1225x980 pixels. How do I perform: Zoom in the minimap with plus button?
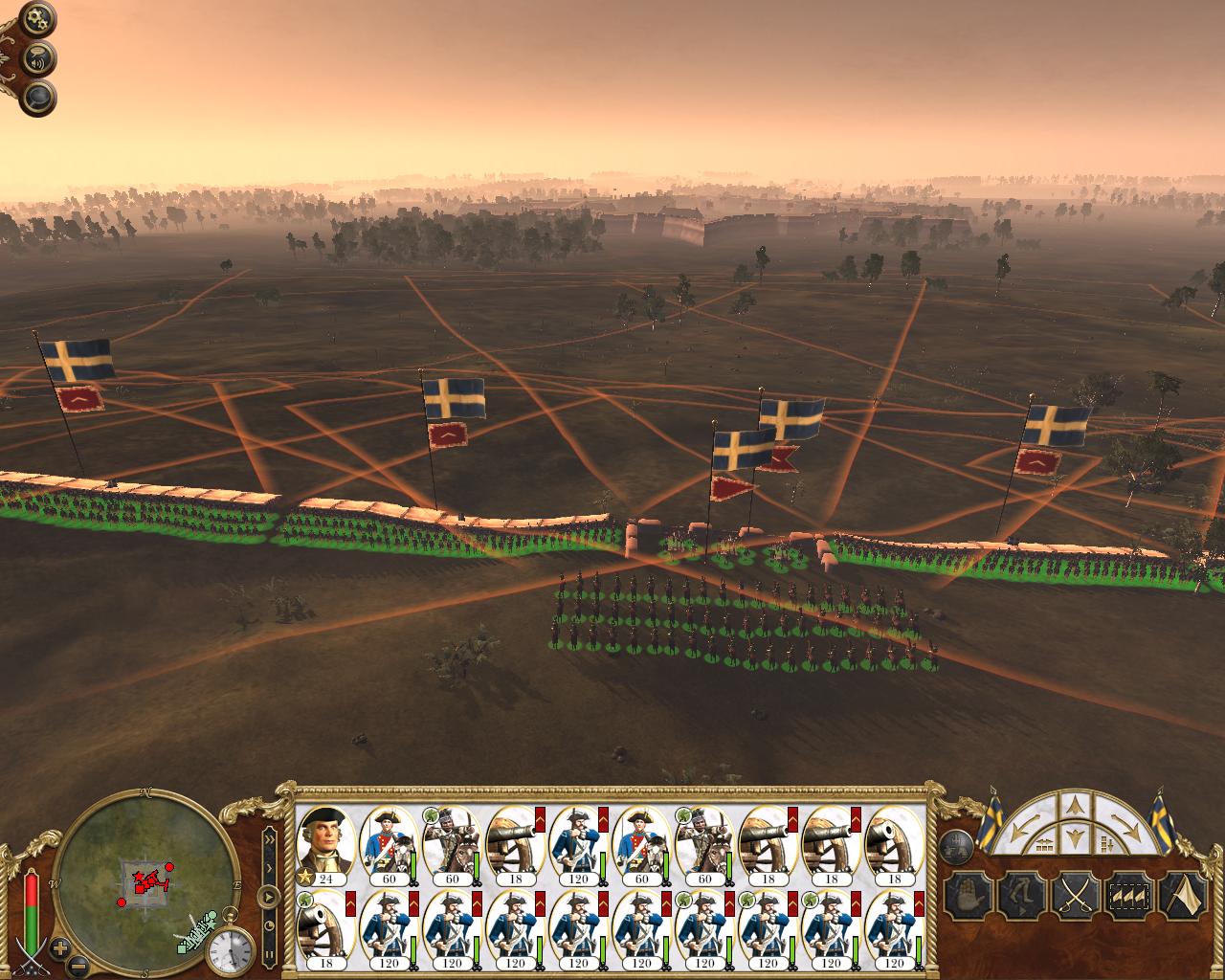click(60, 949)
